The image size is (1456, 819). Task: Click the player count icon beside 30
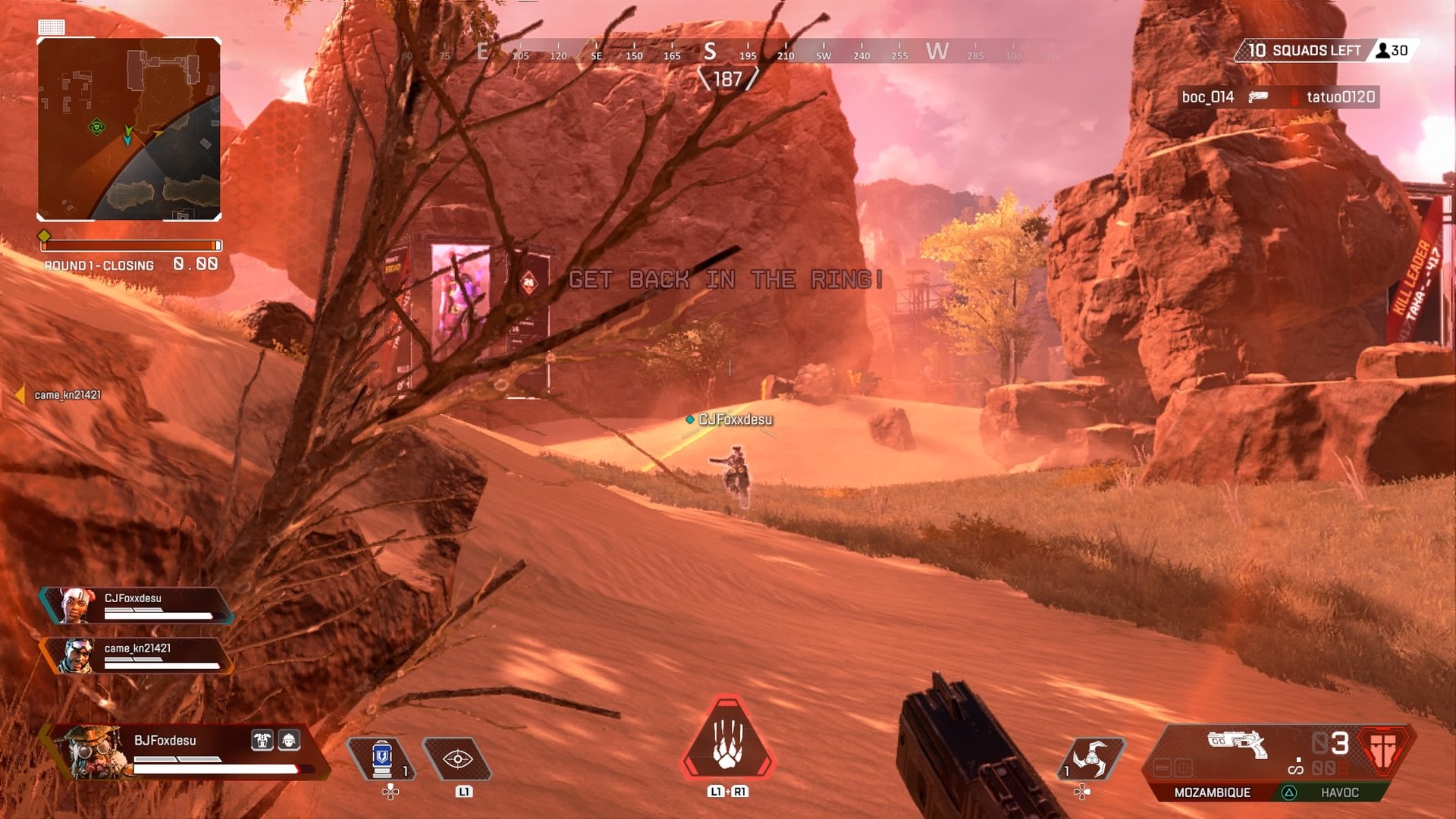click(x=1382, y=52)
